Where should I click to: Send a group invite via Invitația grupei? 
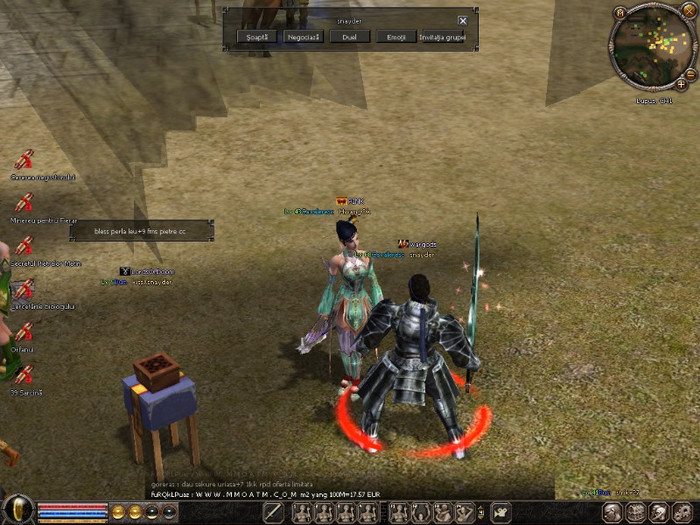pyautogui.click(x=442, y=37)
